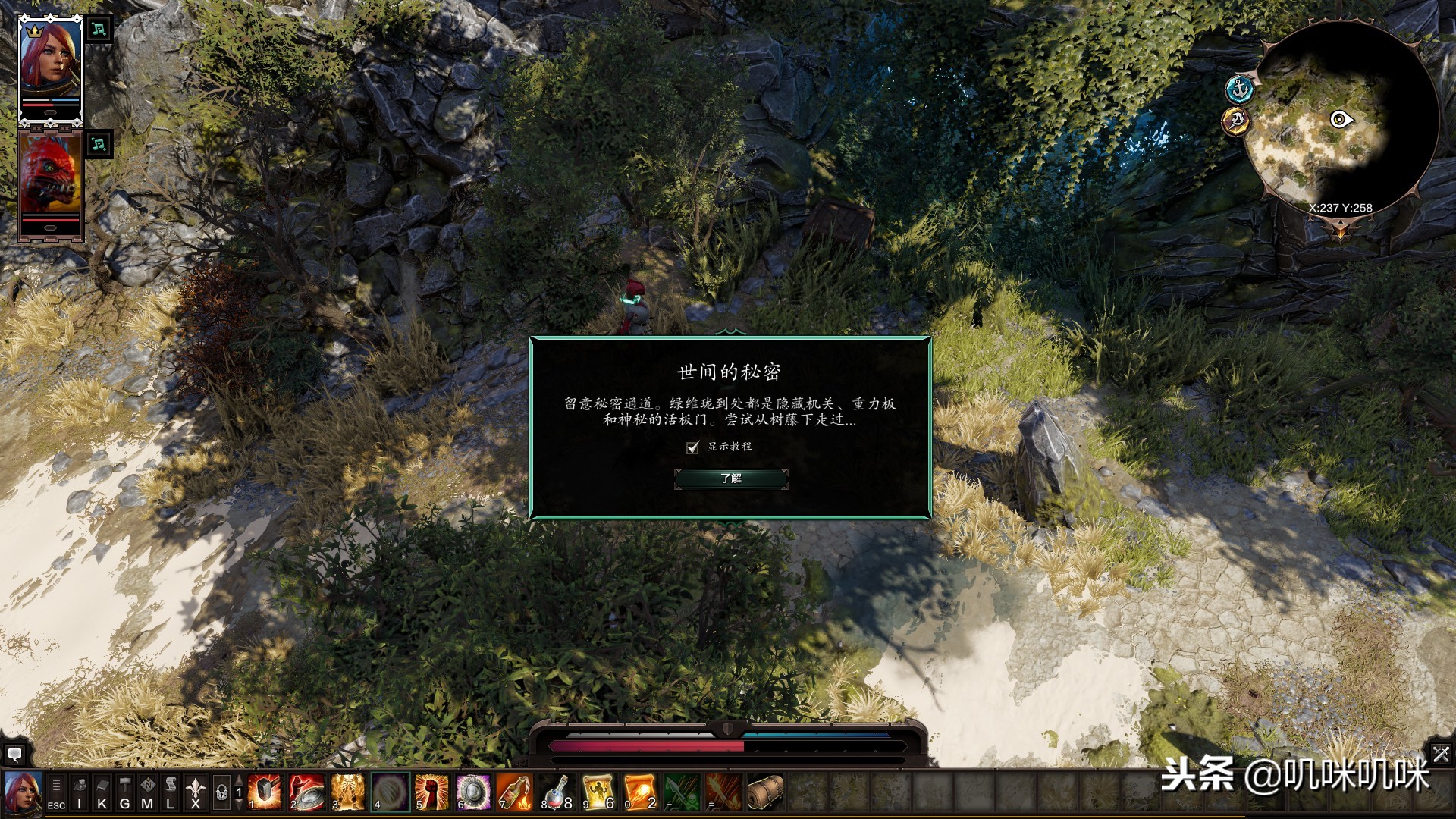Screen dimensions: 1456x819
Task: Use the fire bottle grenade in slot 7
Action: [x=515, y=792]
